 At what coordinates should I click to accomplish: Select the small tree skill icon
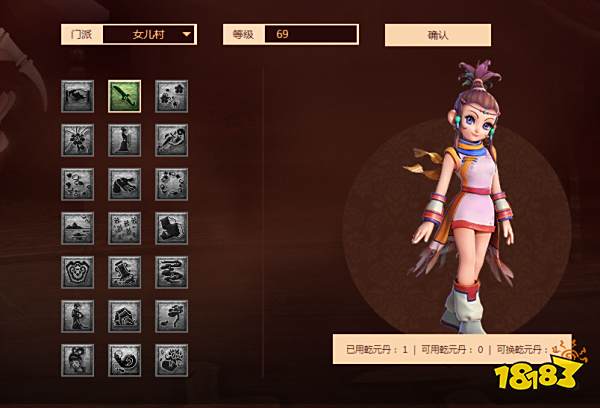tap(171, 316)
